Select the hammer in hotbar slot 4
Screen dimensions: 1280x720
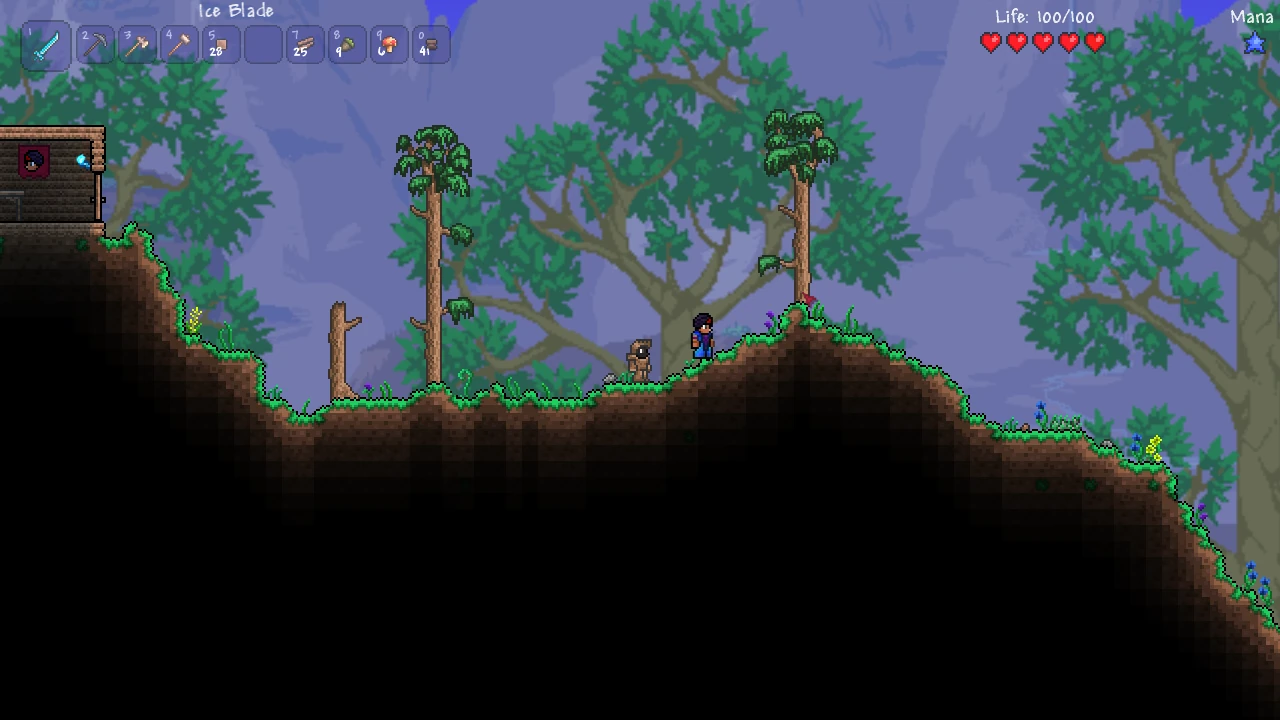click(x=179, y=43)
